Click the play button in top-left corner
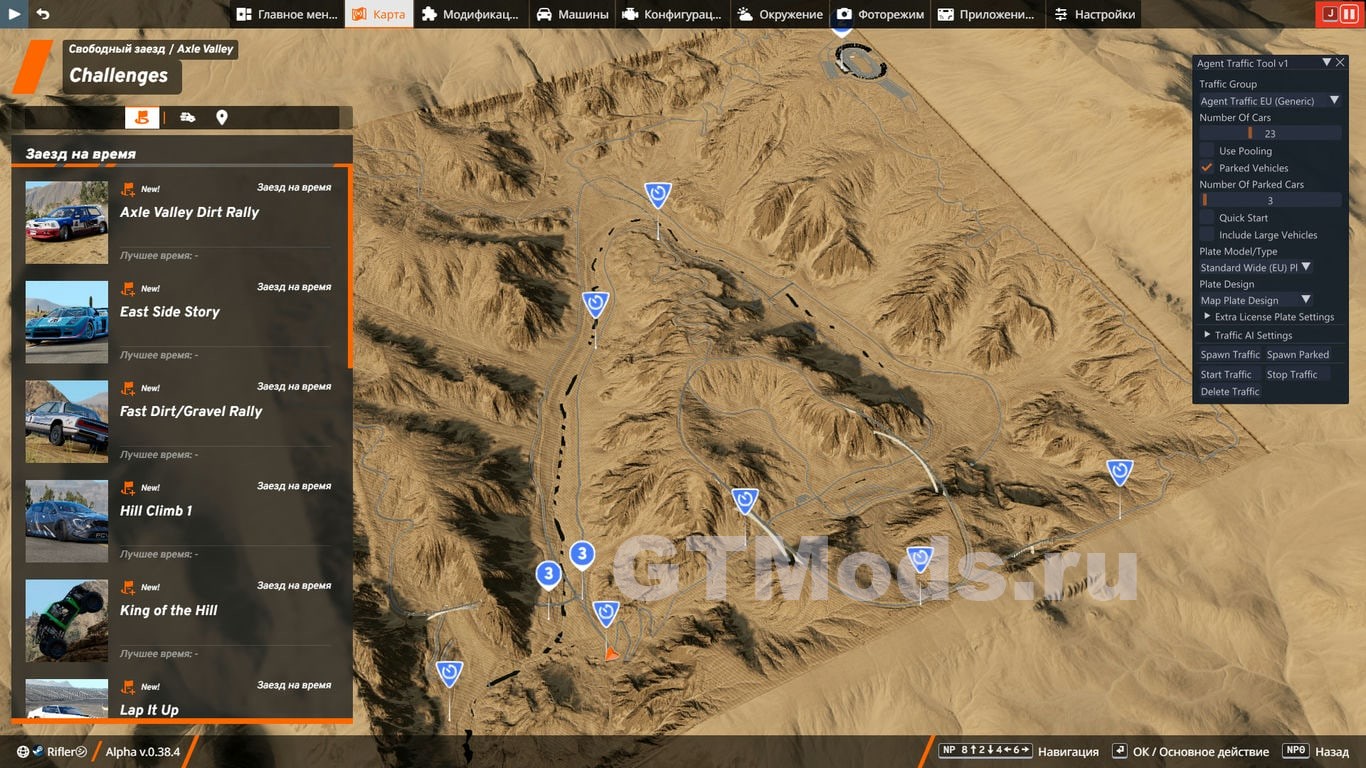This screenshot has height=768, width=1366. point(15,14)
